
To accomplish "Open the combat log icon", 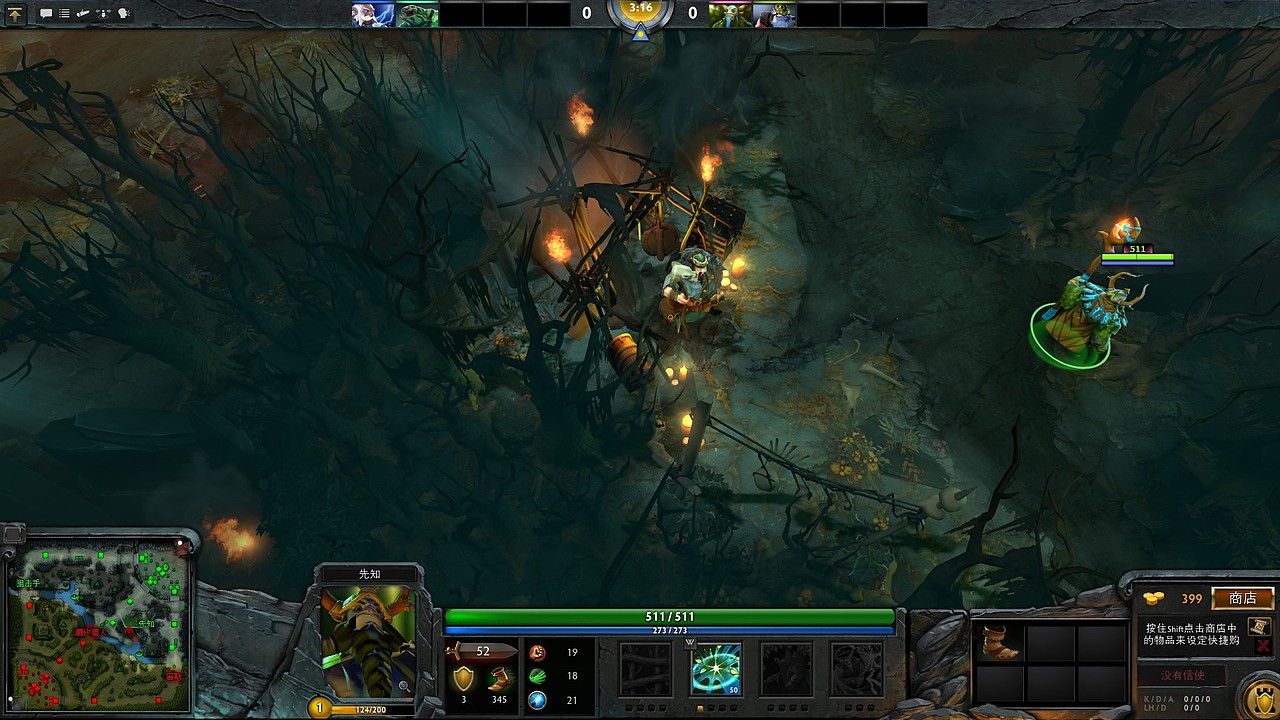I will (64, 13).
